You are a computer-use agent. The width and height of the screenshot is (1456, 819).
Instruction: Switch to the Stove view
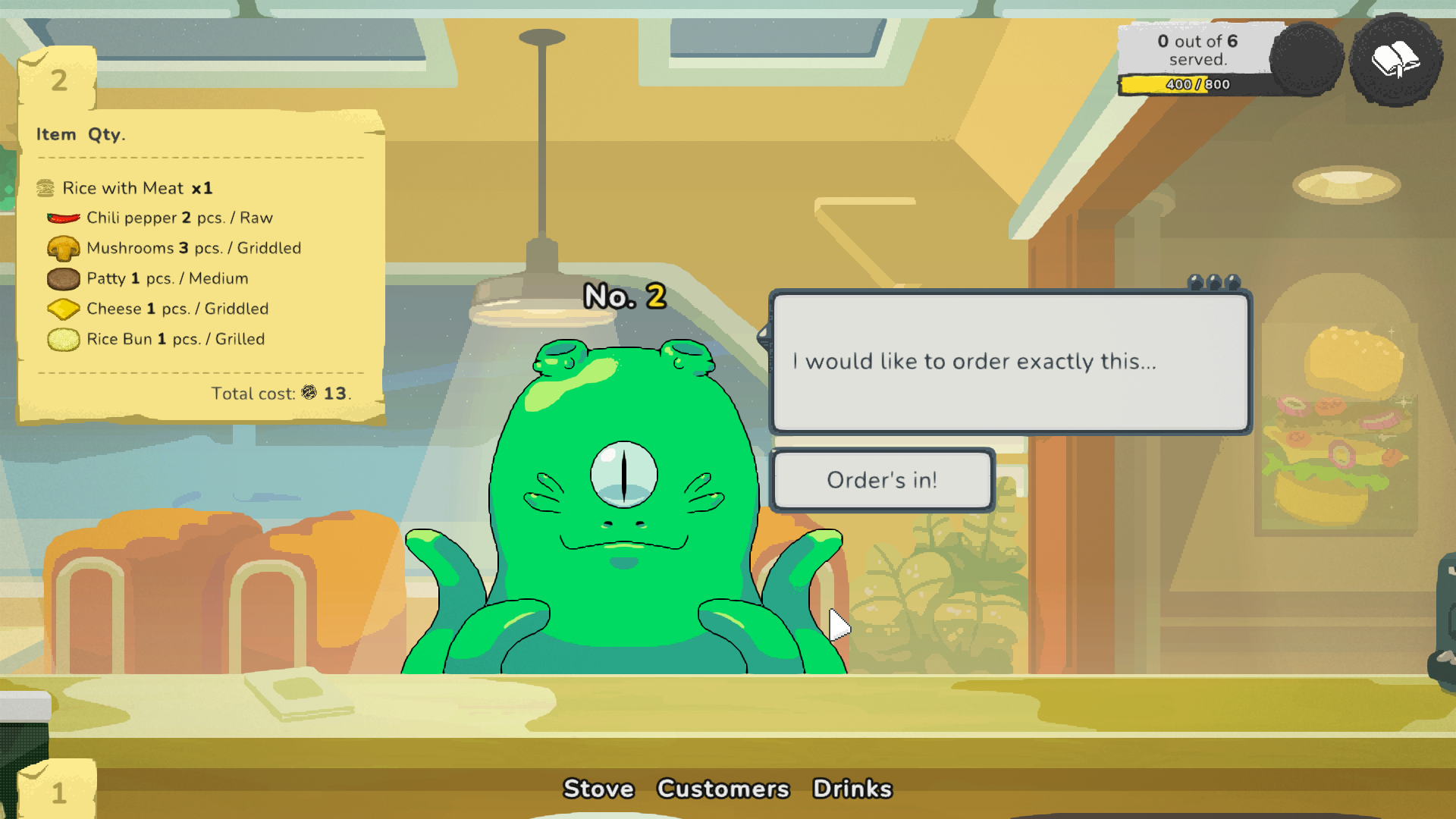pos(599,789)
